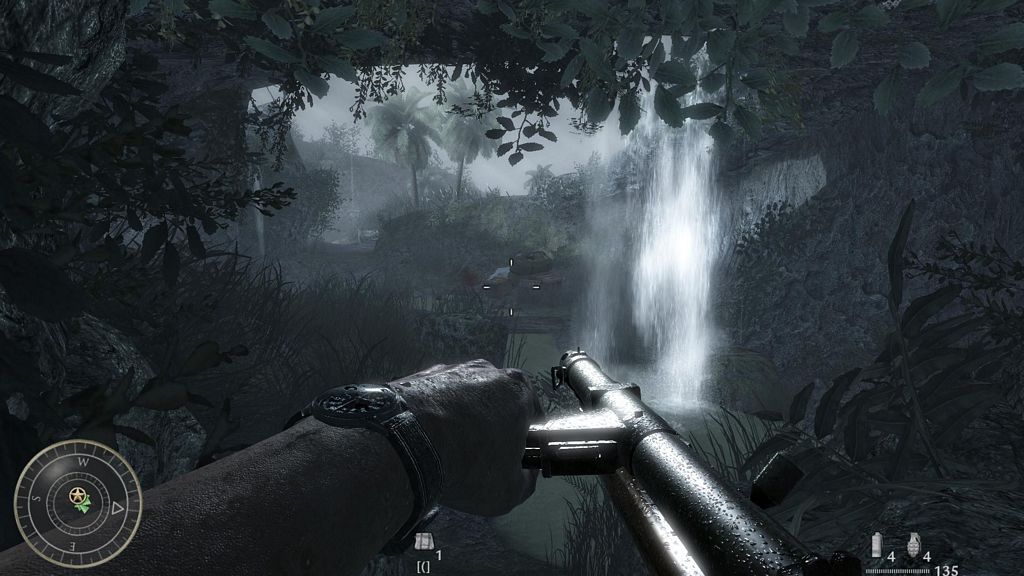The width and height of the screenshot is (1024, 576).
Task: Click the white triangle marker on compass
Action: 117,508
